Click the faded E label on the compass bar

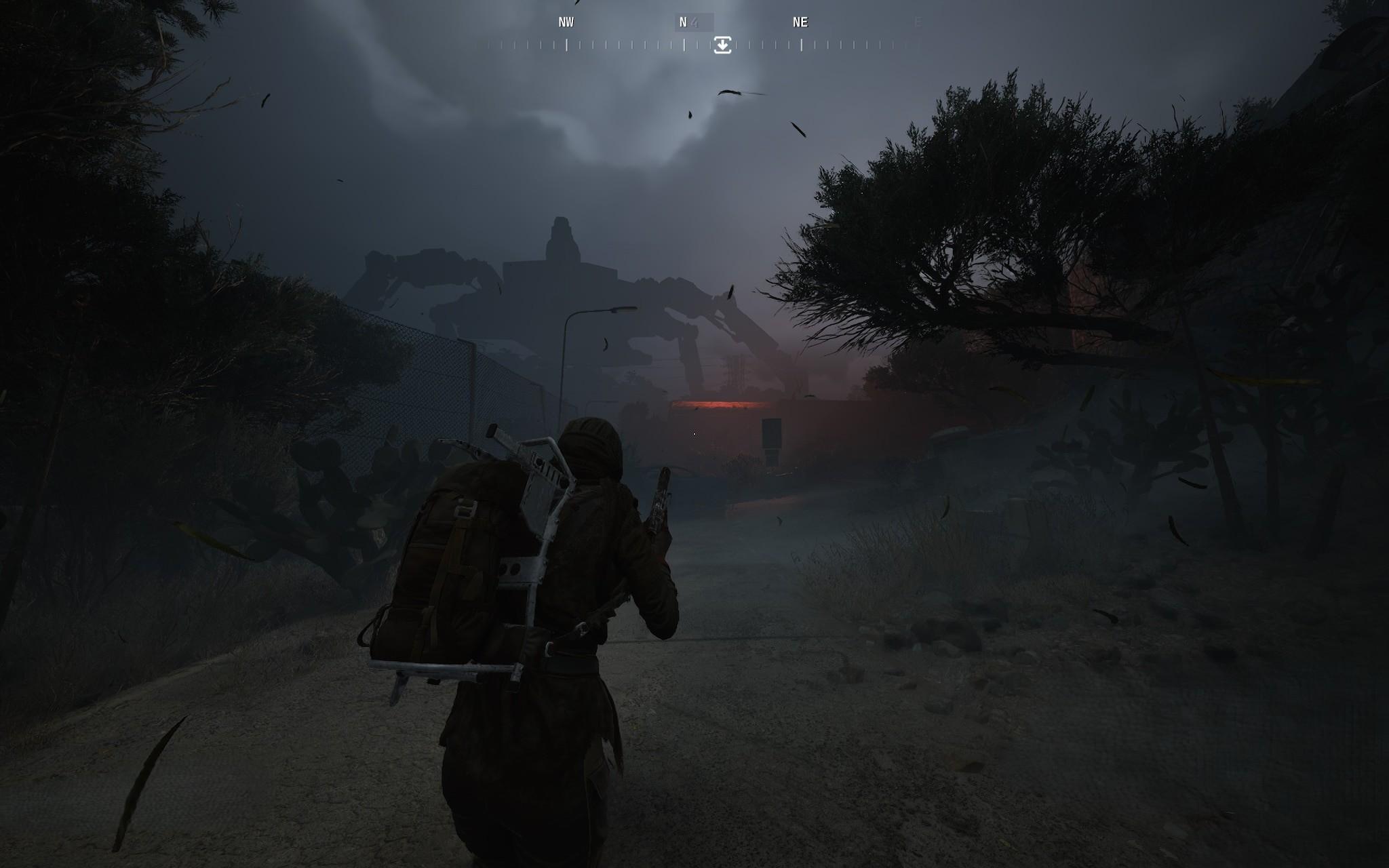pos(917,22)
